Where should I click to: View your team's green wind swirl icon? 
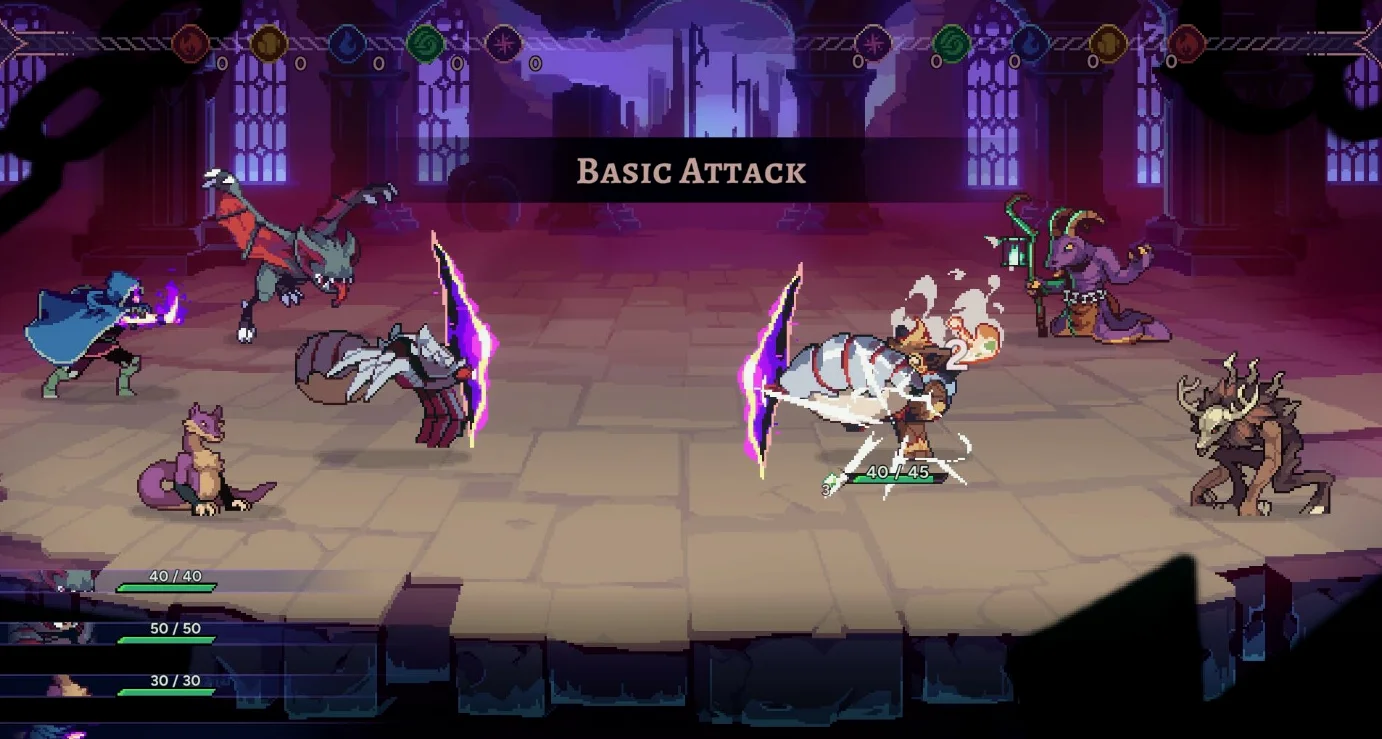(x=425, y=44)
